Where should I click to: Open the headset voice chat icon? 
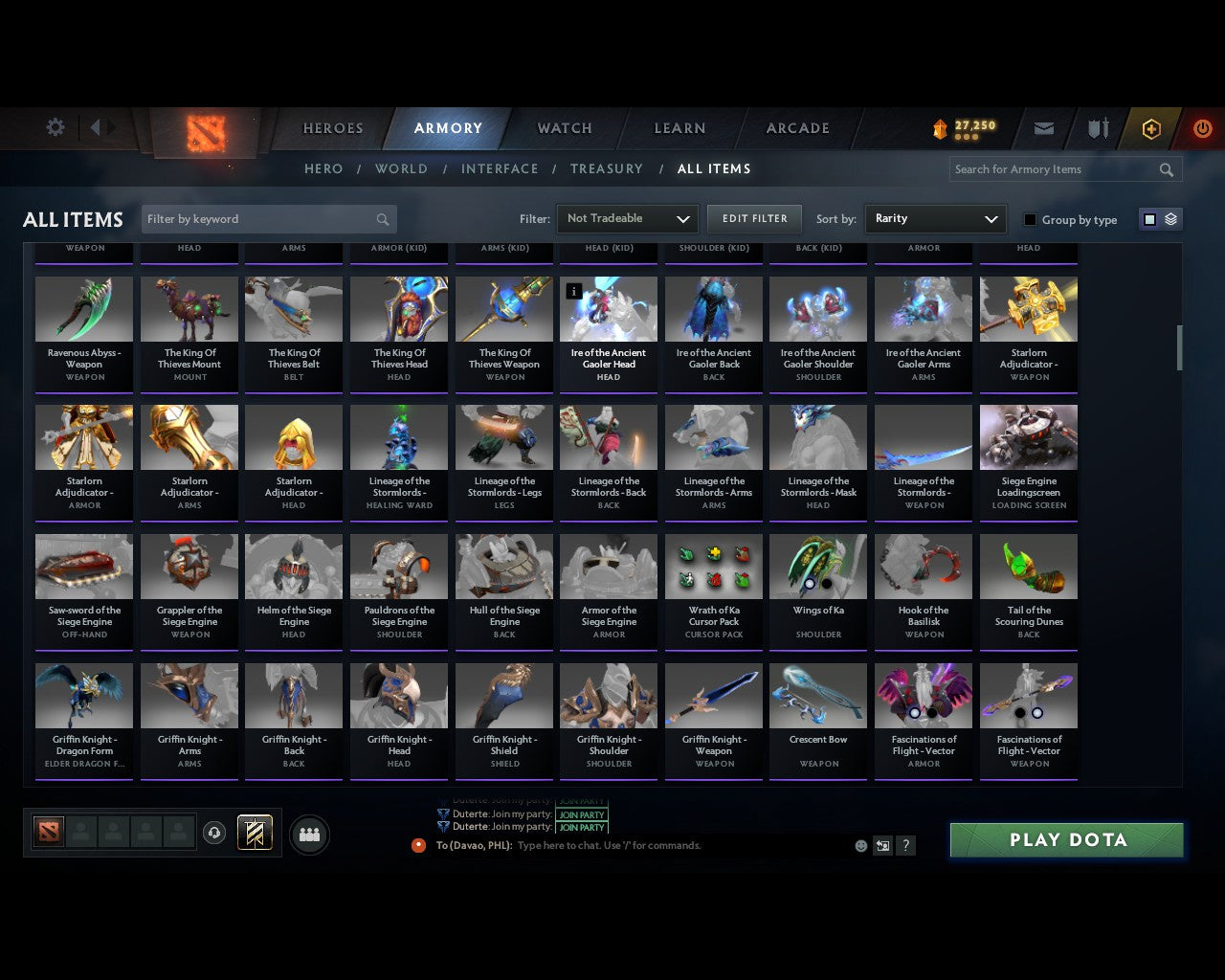coord(214,833)
